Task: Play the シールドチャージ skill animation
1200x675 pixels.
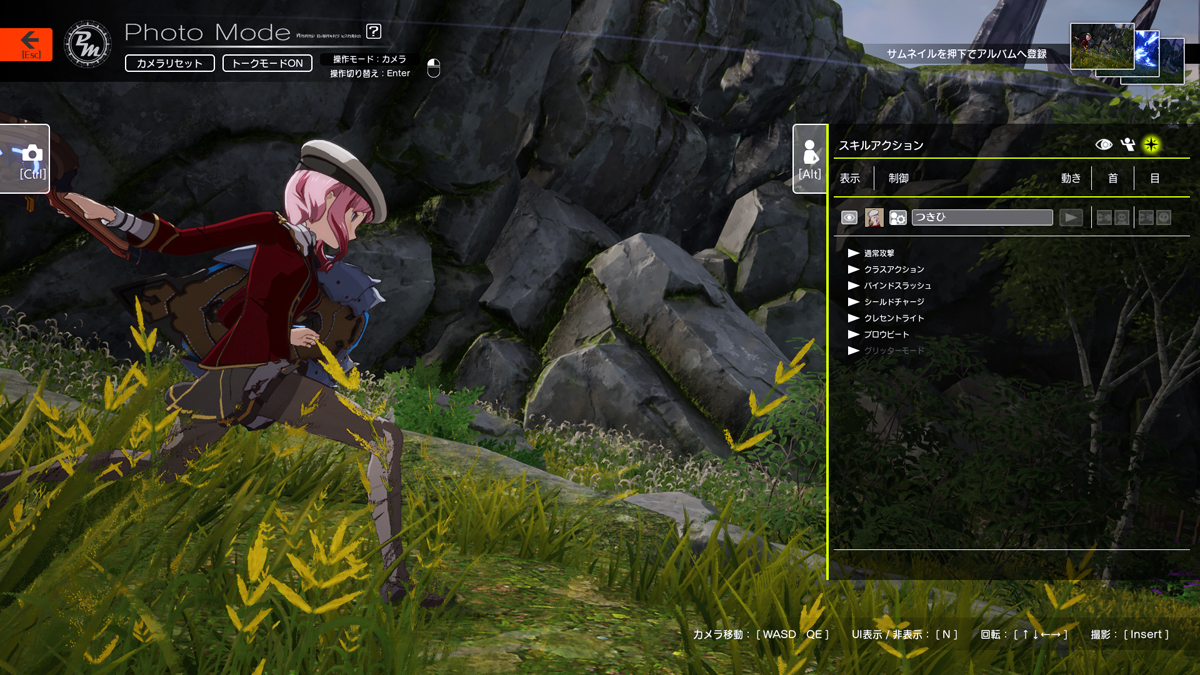Action: tap(854, 301)
